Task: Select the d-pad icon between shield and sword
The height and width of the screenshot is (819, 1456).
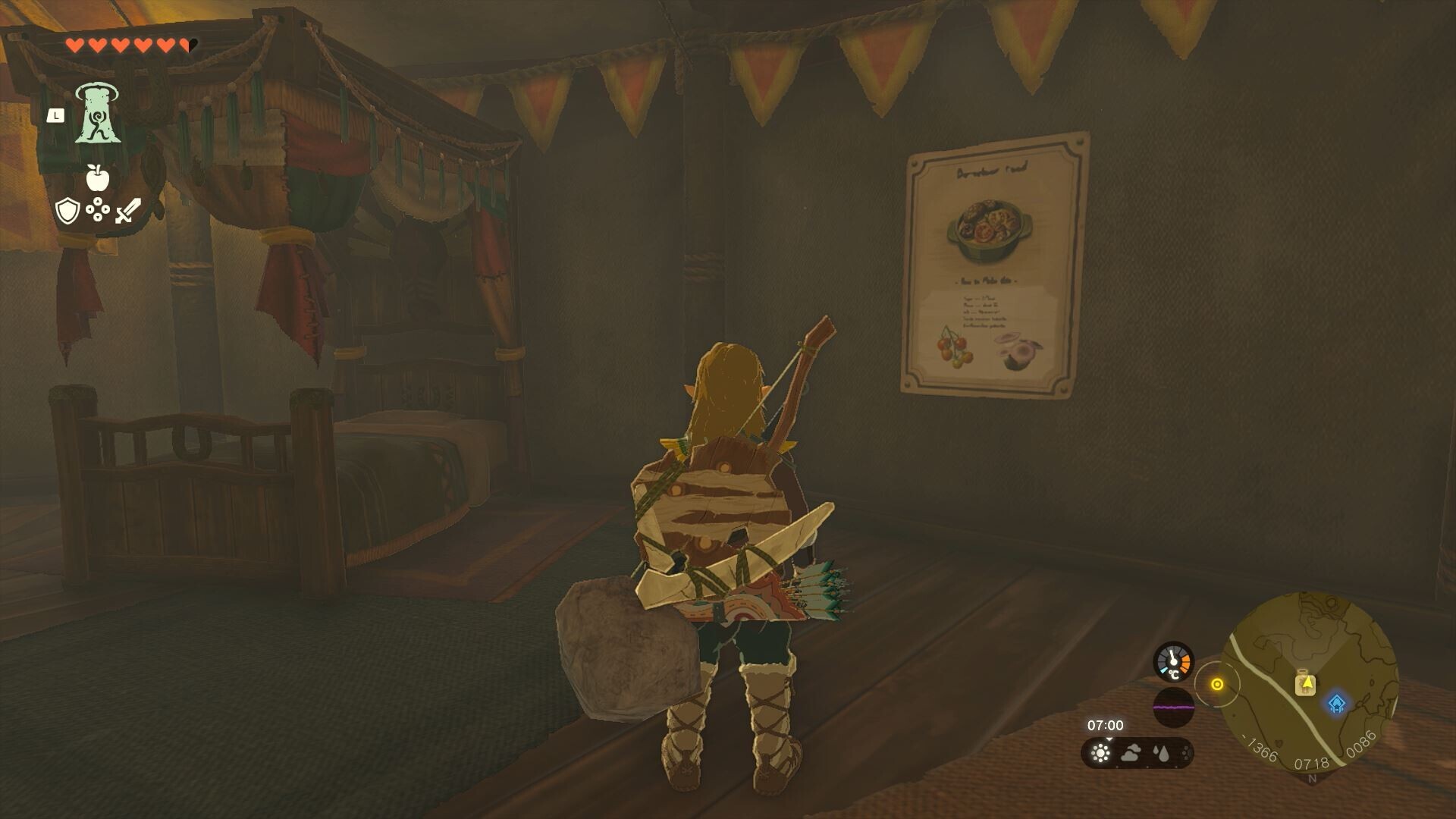Action: (x=99, y=210)
